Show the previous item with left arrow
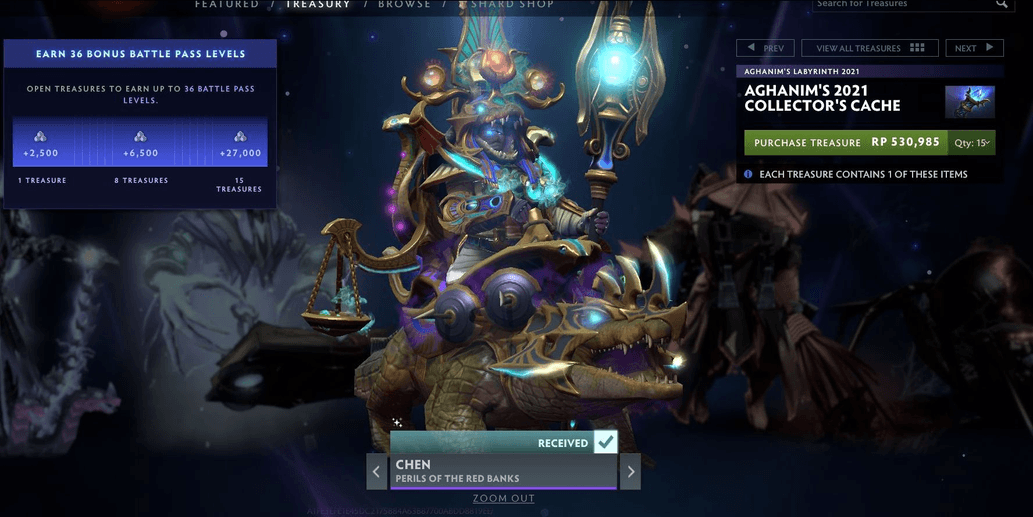Screen dimensions: 1033x517 click(377, 472)
